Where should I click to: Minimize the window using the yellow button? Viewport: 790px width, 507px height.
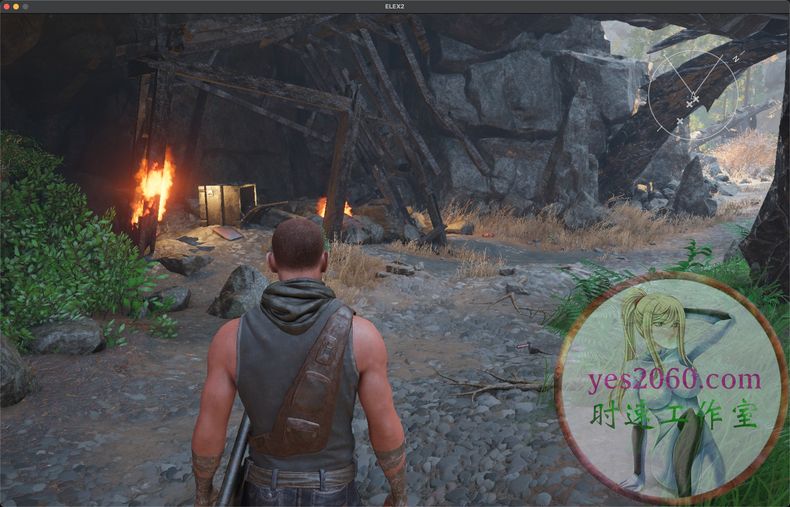16,6
